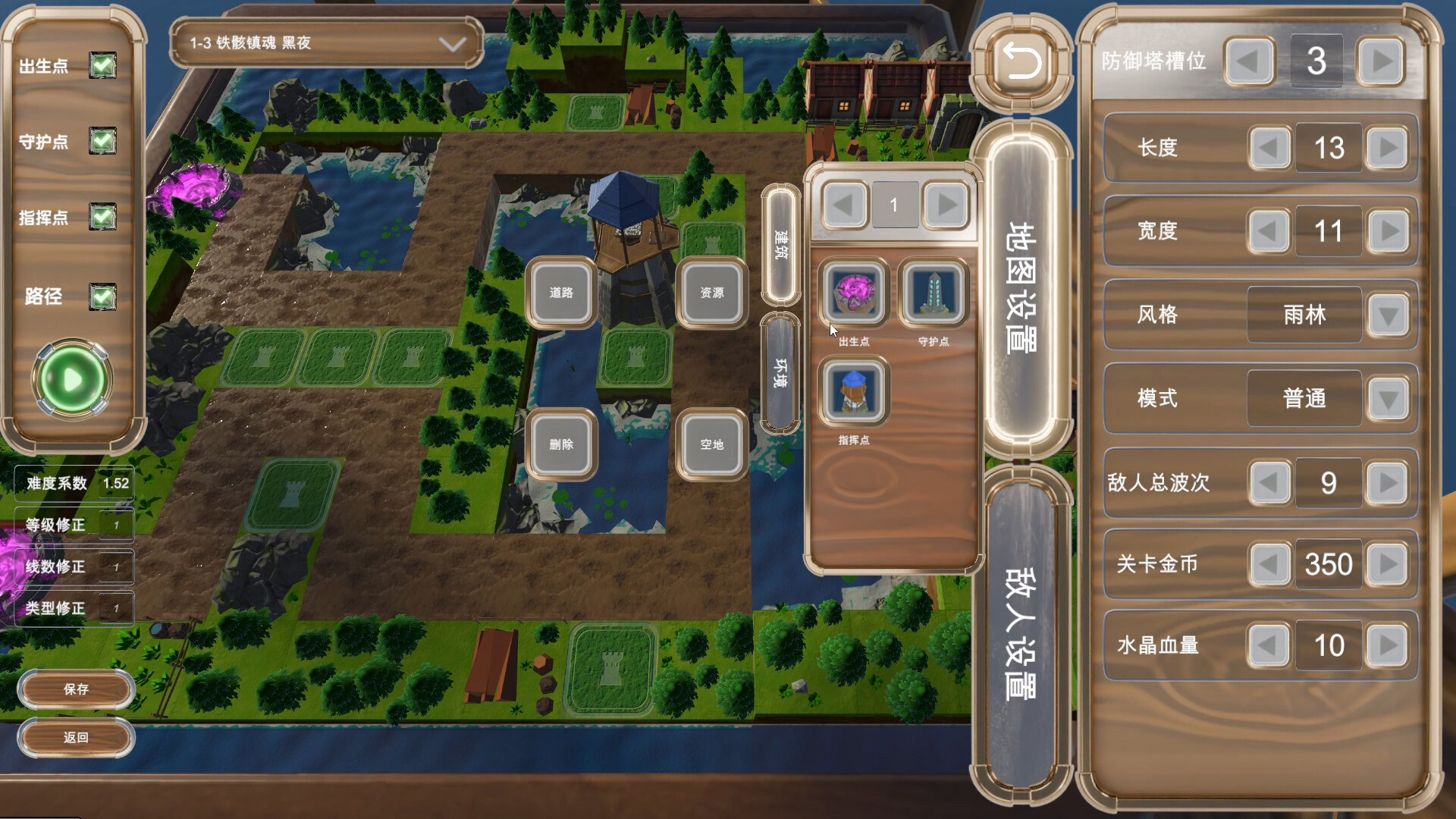Image resolution: width=1456 pixels, height=819 pixels.
Task: Select the 删除 delete tool
Action: coord(561,444)
